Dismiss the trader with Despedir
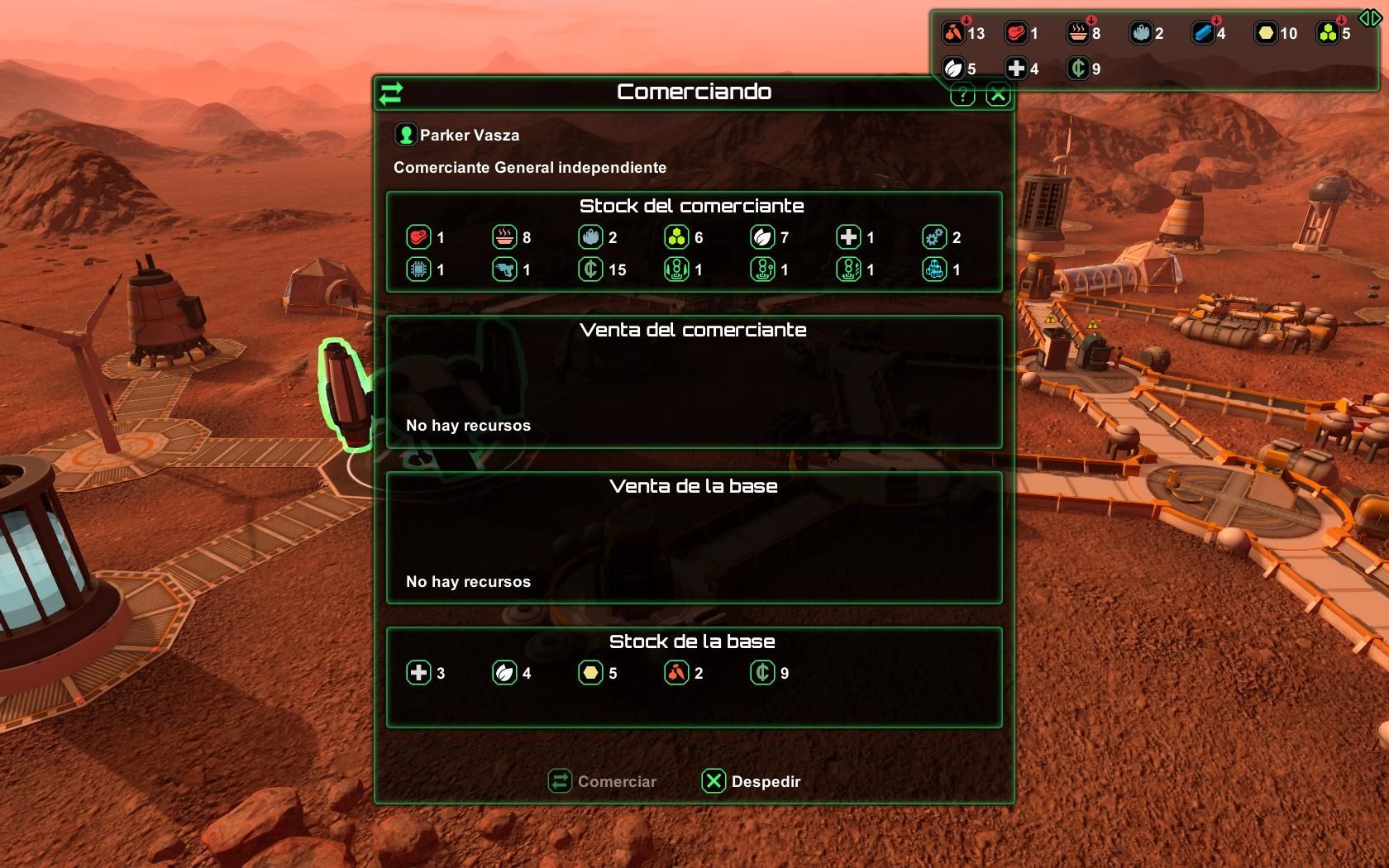This screenshot has height=868, width=1389. click(x=752, y=781)
